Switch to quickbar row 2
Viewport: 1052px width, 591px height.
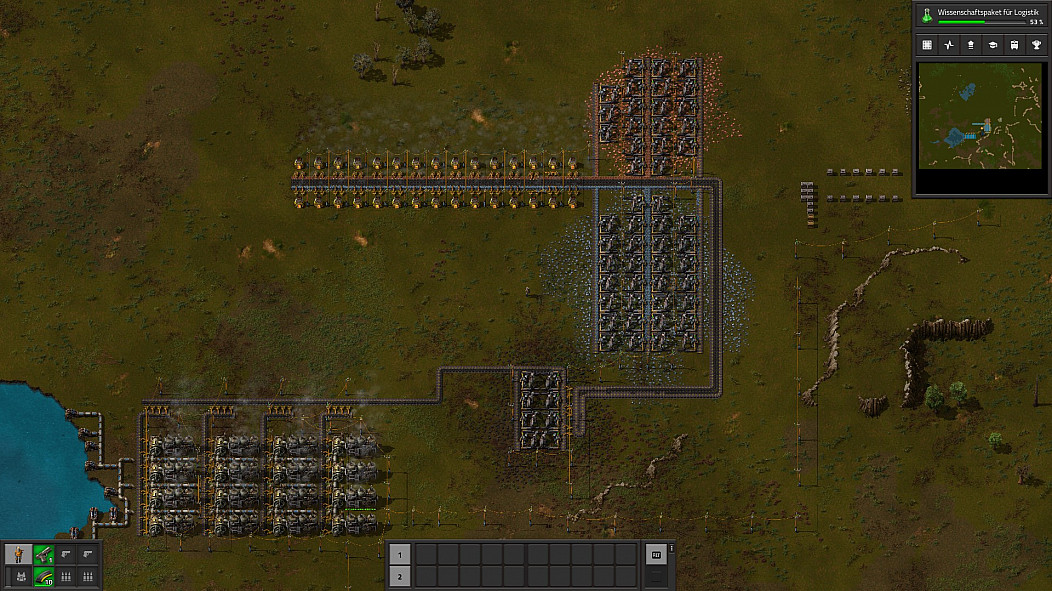pos(398,576)
